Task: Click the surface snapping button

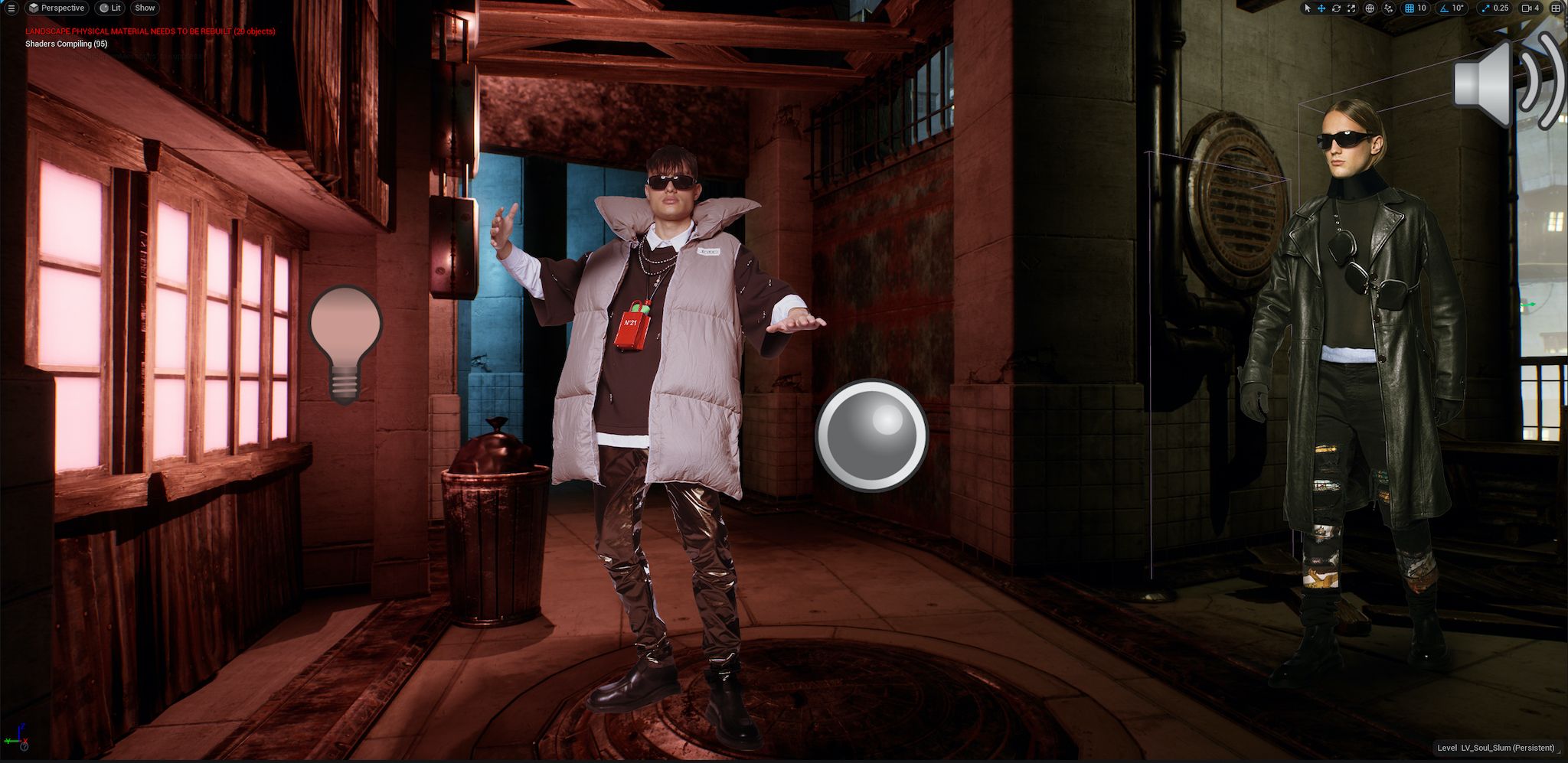Action: pos(1389,8)
